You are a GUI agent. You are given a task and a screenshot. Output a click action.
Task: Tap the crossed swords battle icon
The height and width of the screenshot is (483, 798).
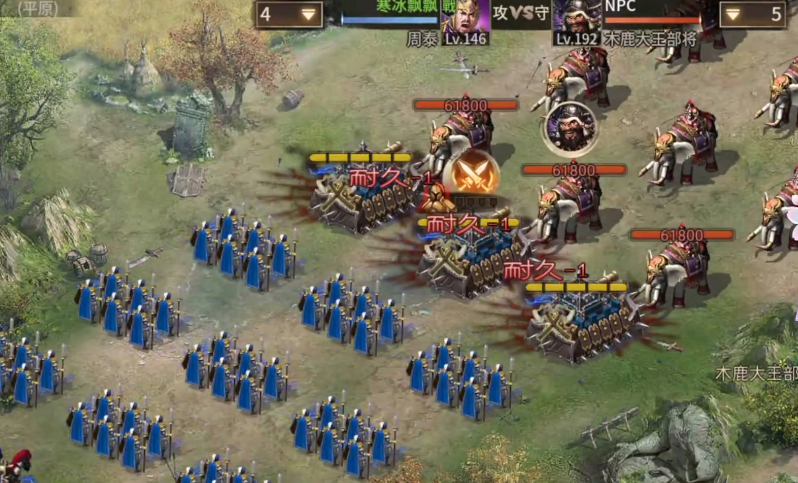(x=471, y=175)
